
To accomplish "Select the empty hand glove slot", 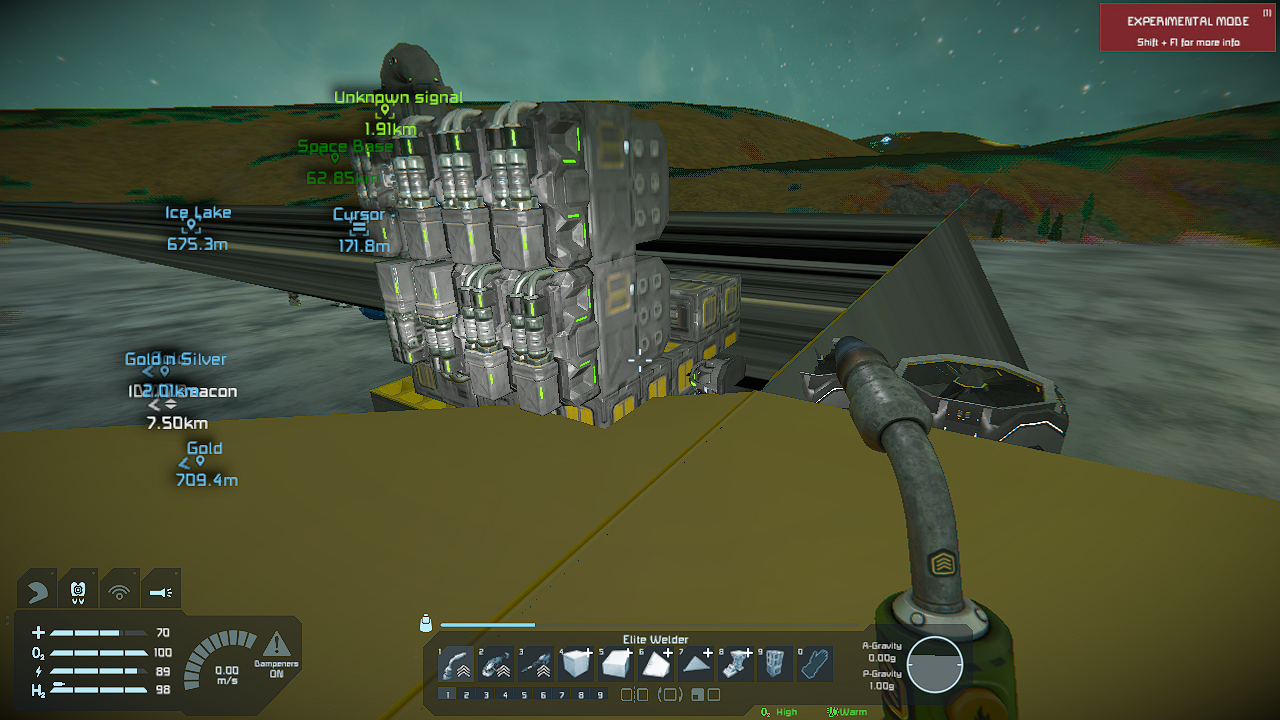I will pyautogui.click(x=816, y=663).
